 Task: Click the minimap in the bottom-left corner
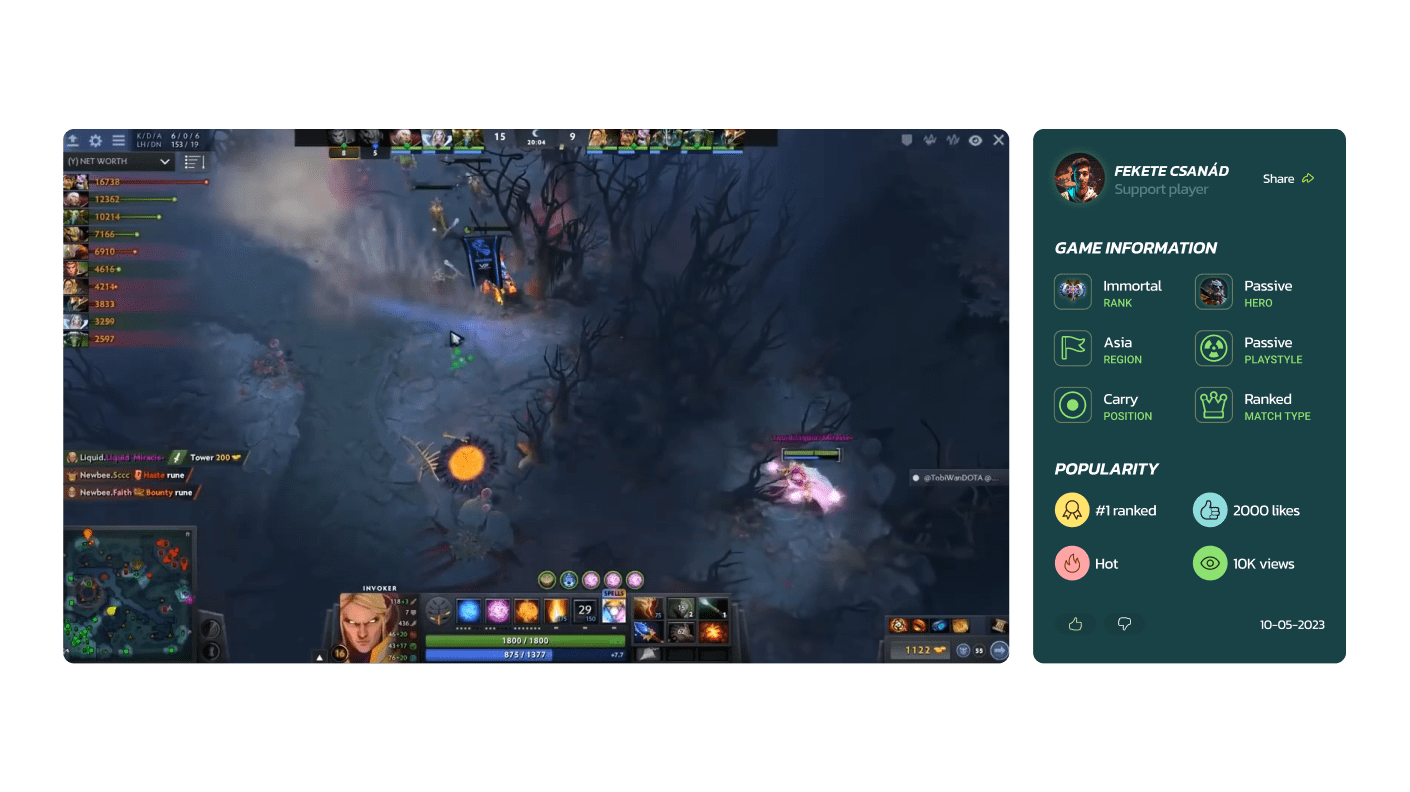130,595
